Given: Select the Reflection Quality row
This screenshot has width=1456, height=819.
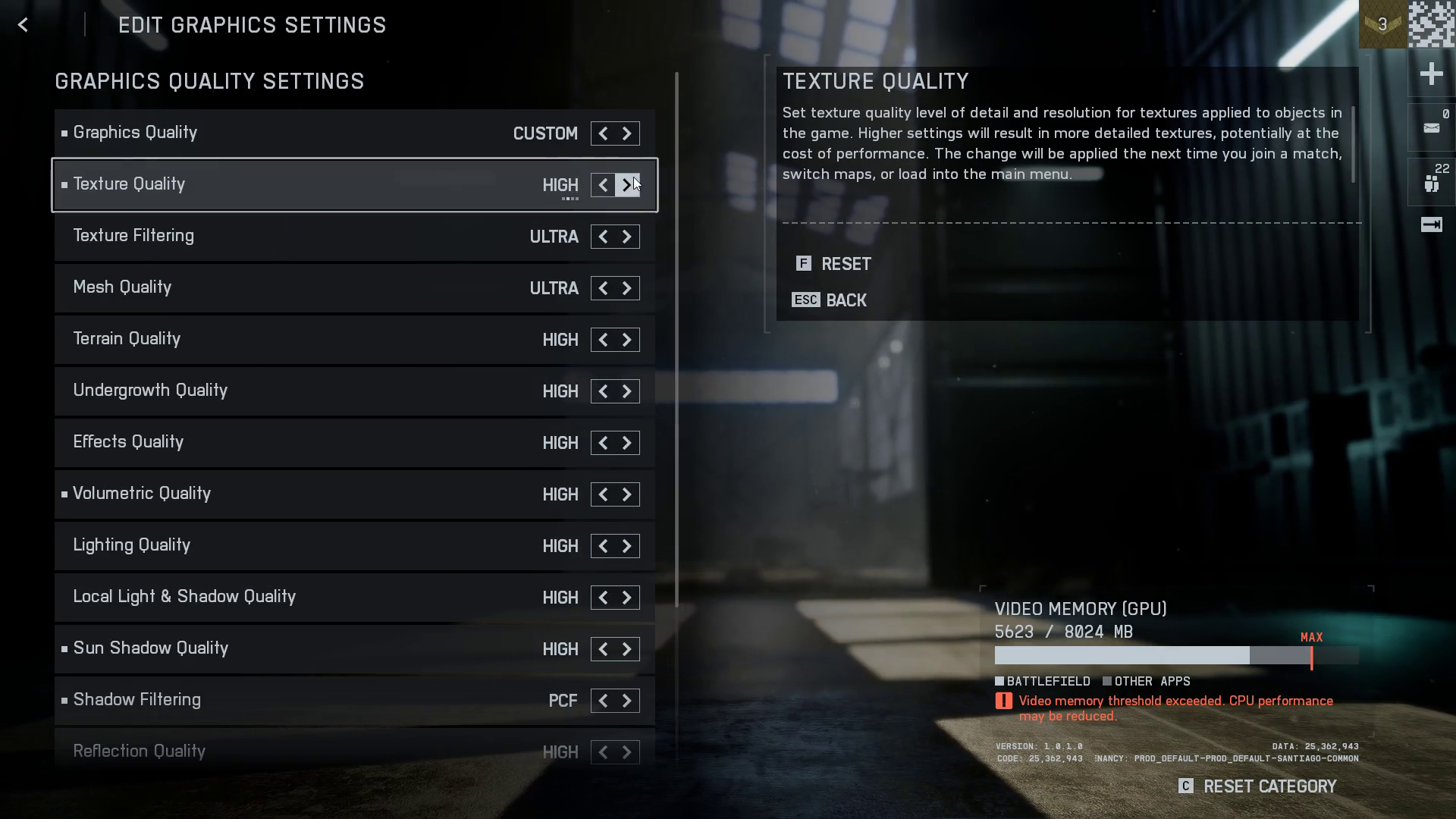Looking at the screenshot, I should 303,752.
